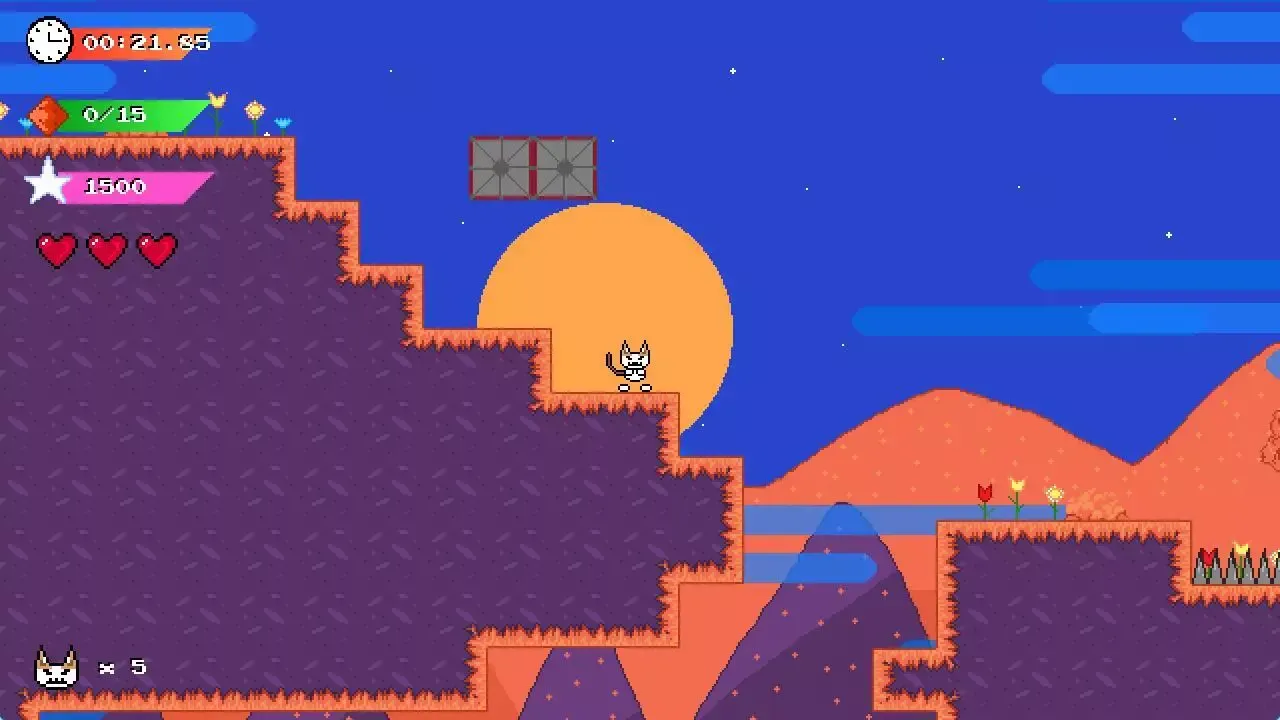
Task: Click the rightmost heart icon
Action: click(158, 249)
